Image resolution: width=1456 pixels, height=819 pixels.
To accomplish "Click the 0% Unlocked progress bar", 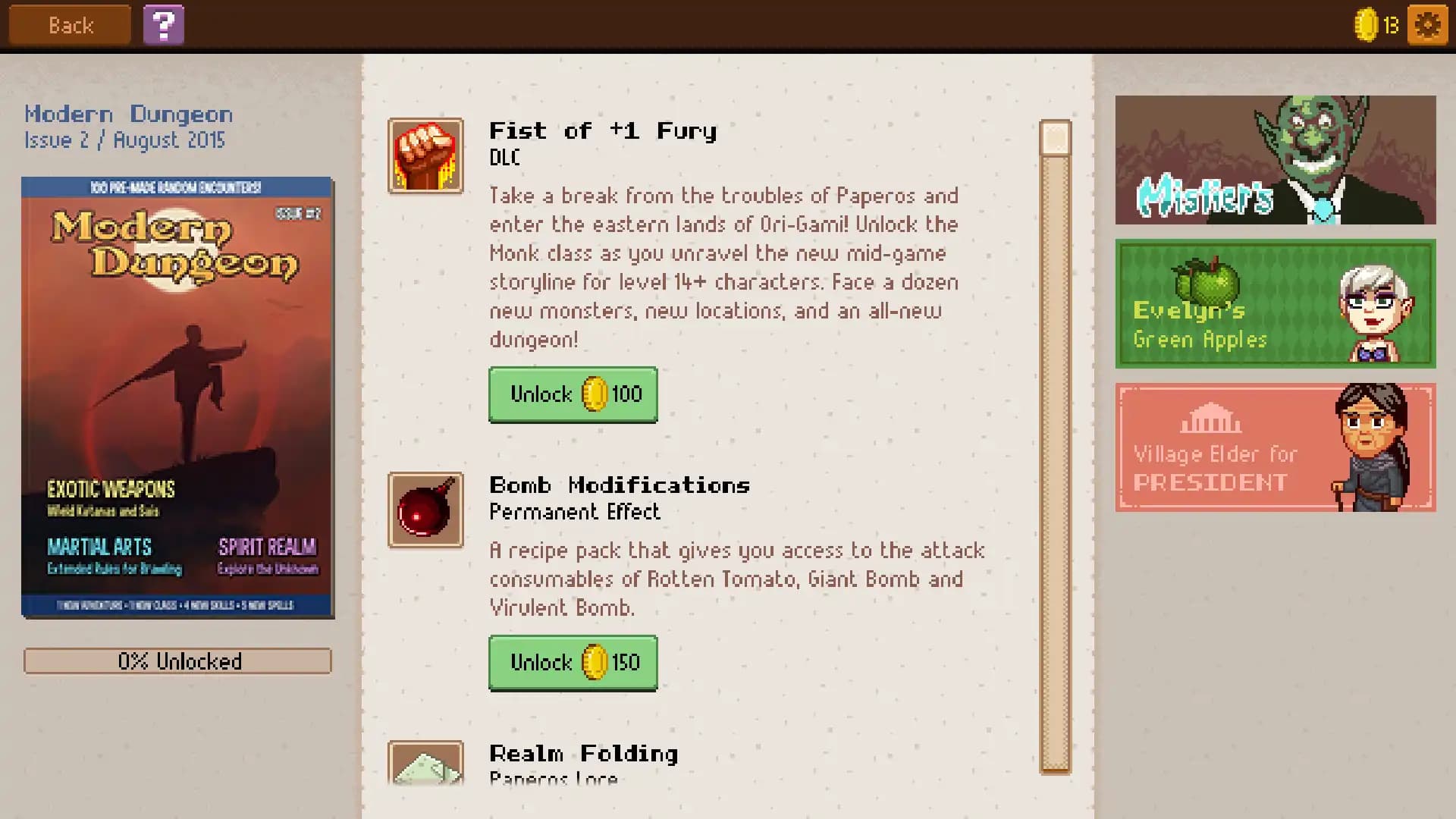I will 178,661.
